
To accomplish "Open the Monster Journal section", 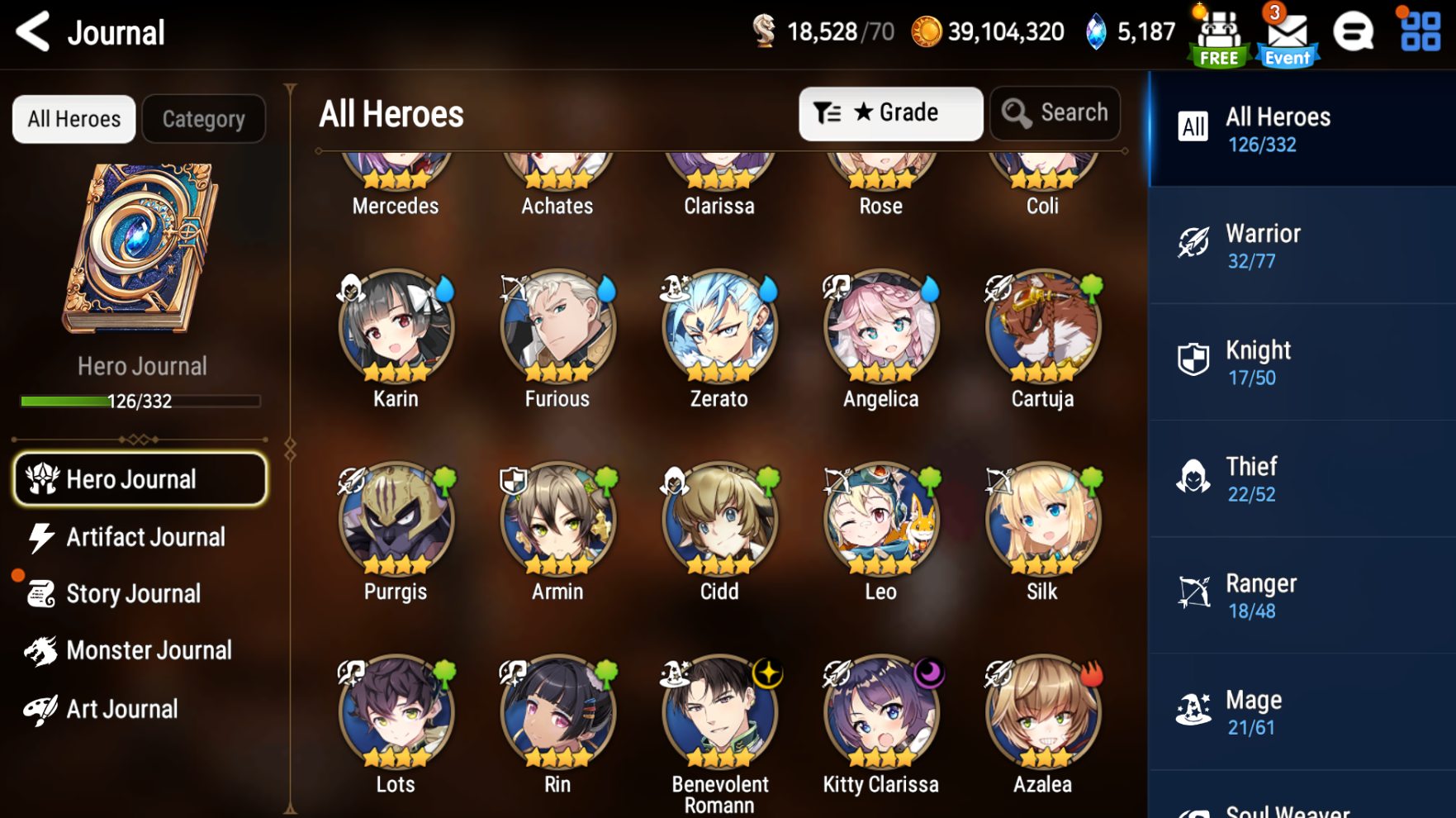I will (x=149, y=650).
